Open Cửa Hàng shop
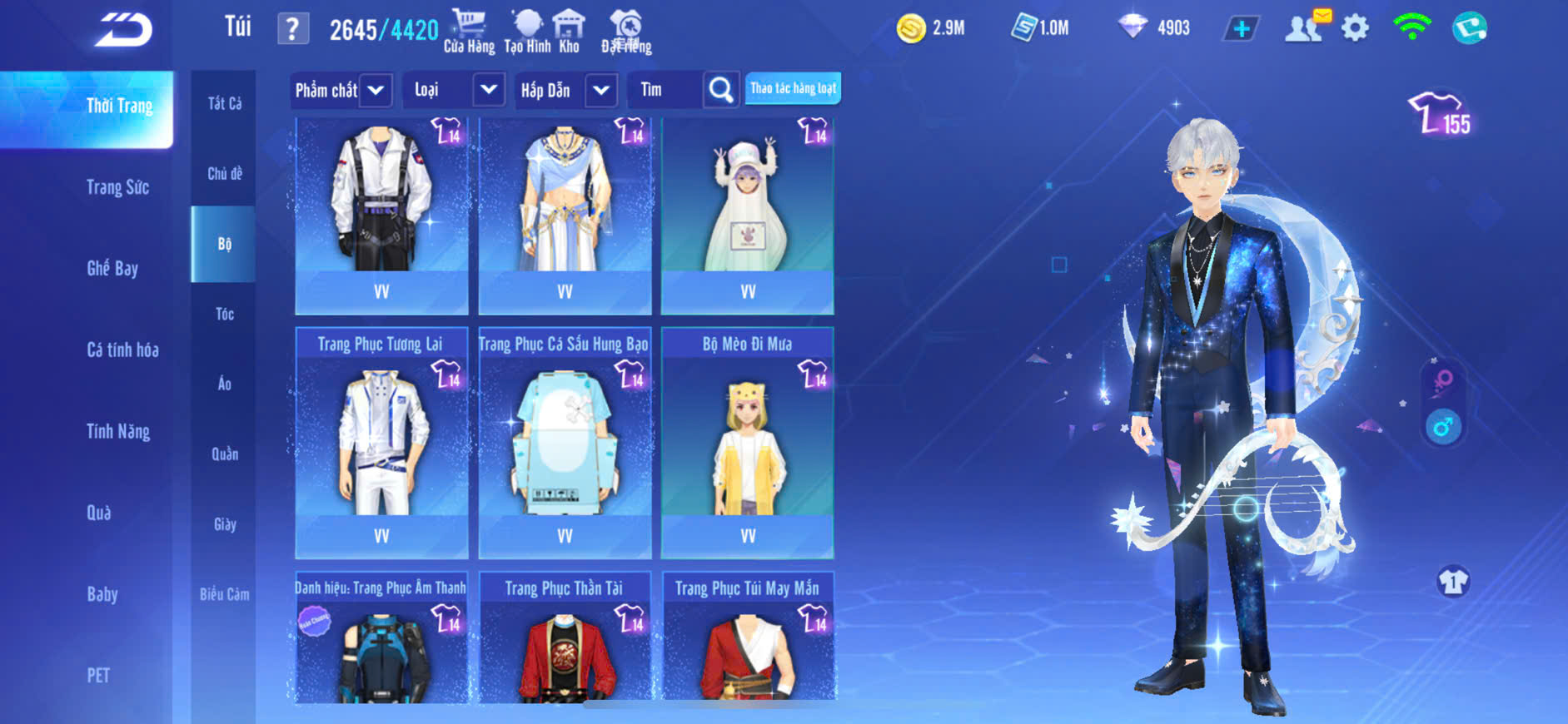 click(x=469, y=31)
